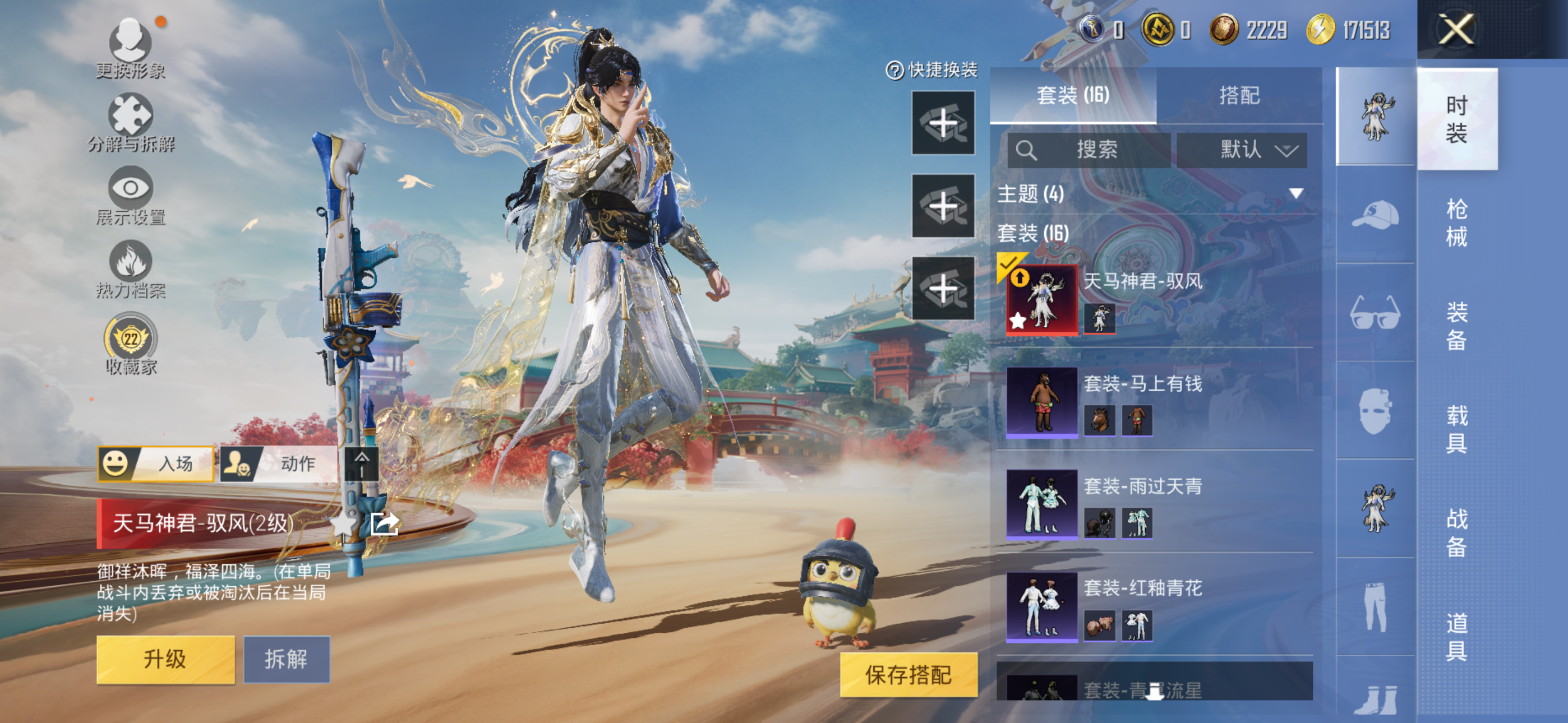
Task: Expand the 主题 (4) section
Action: coord(1296,194)
